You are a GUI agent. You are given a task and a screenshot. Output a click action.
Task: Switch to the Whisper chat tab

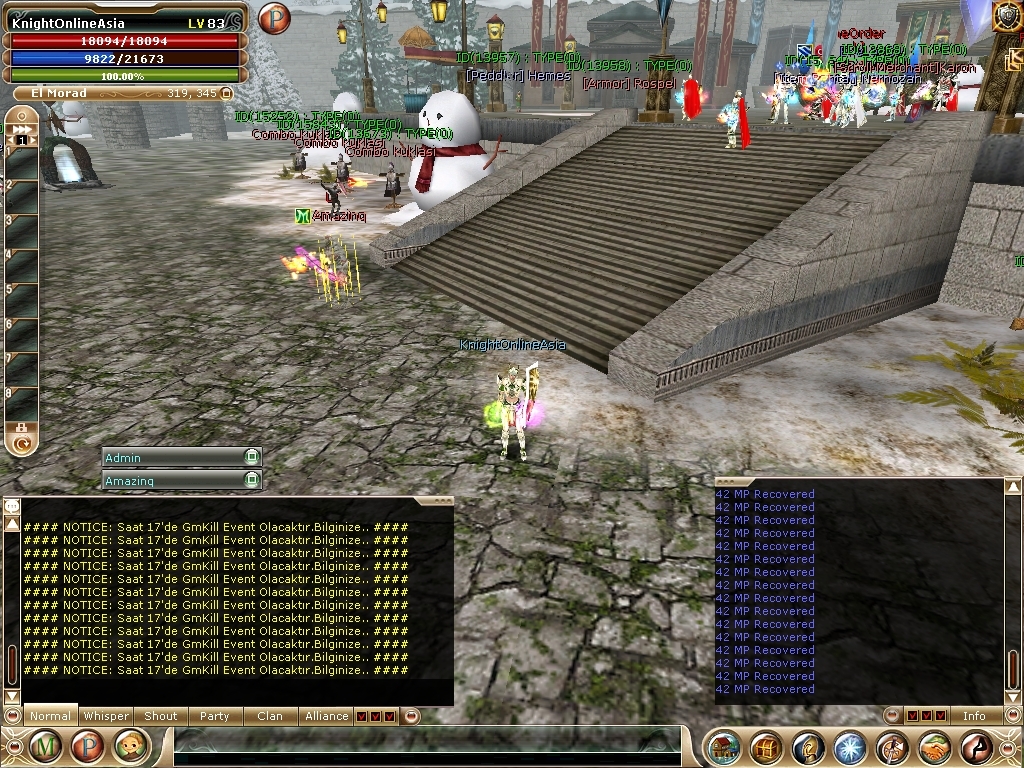(106, 716)
